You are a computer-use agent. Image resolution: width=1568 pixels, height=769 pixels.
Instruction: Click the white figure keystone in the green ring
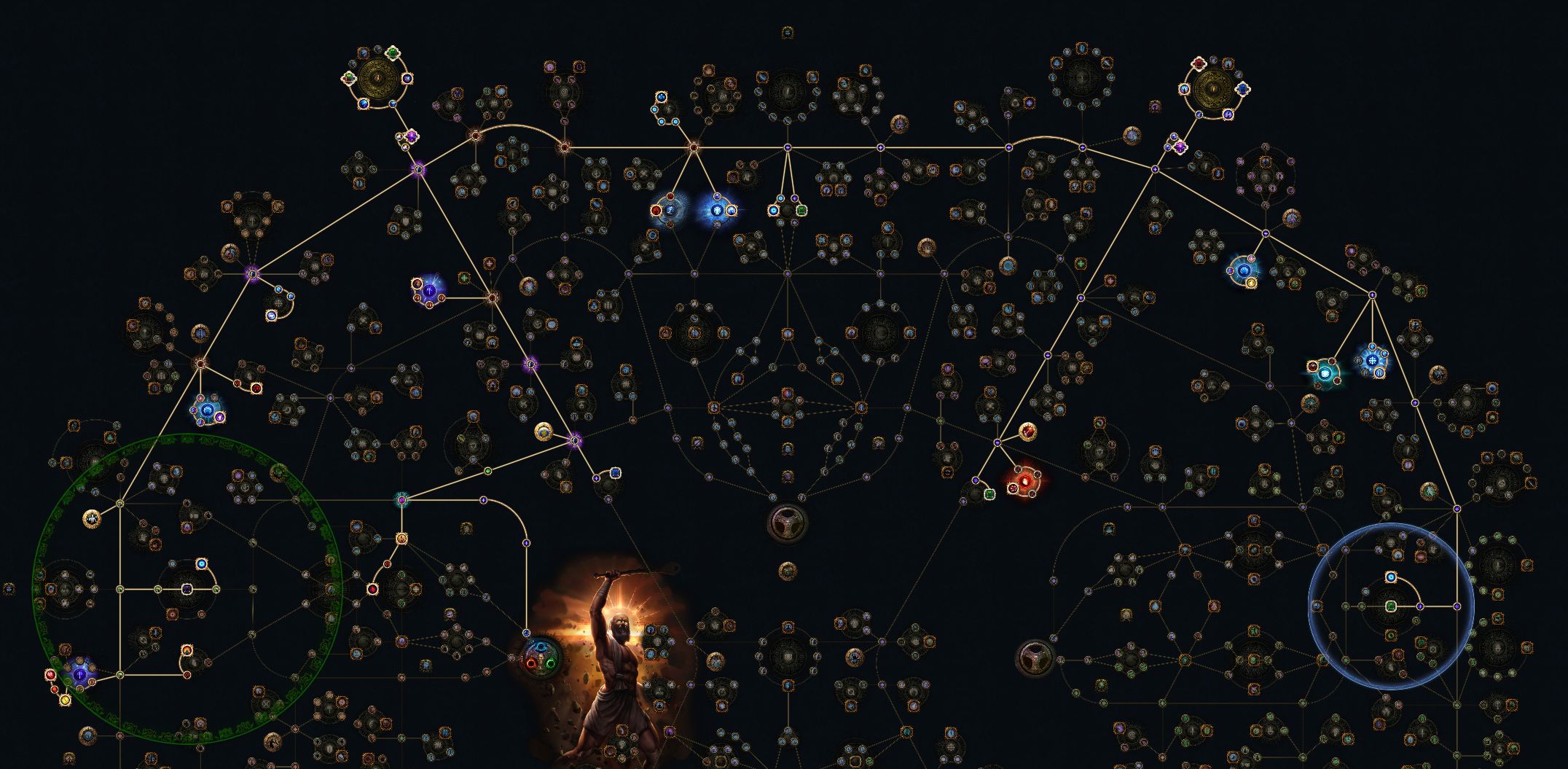[x=92, y=518]
